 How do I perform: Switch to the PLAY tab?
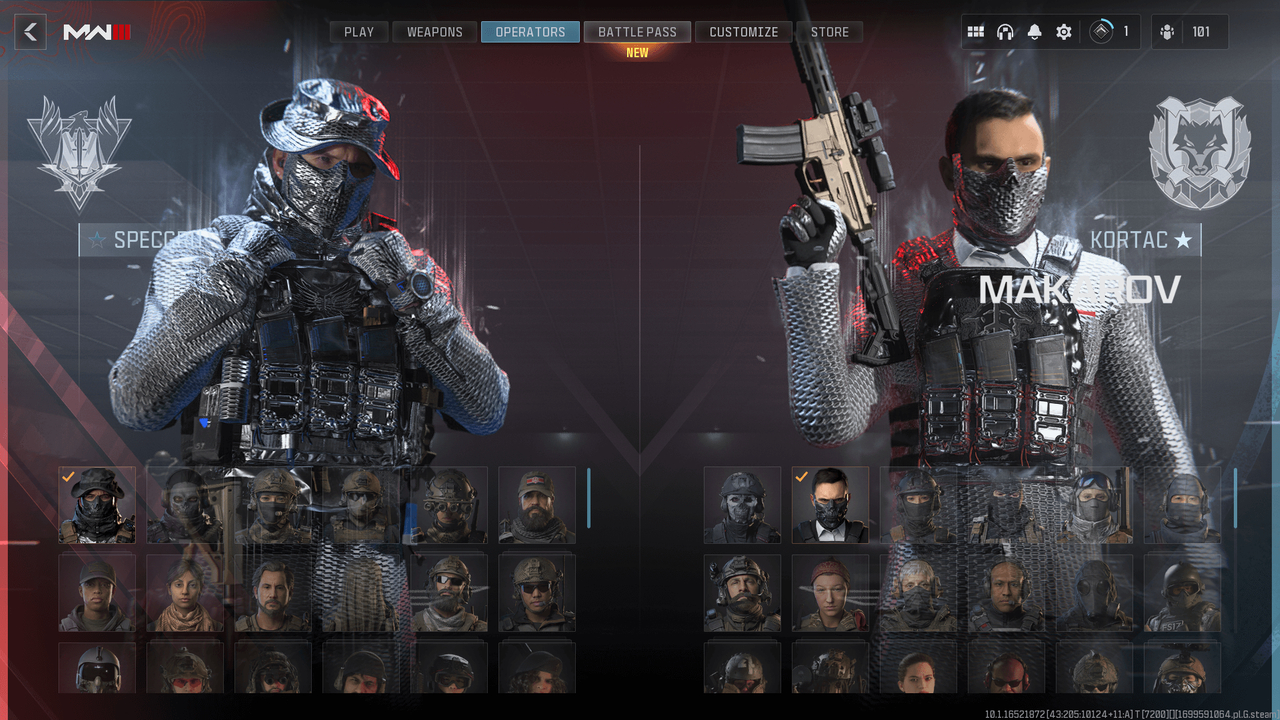pos(358,31)
